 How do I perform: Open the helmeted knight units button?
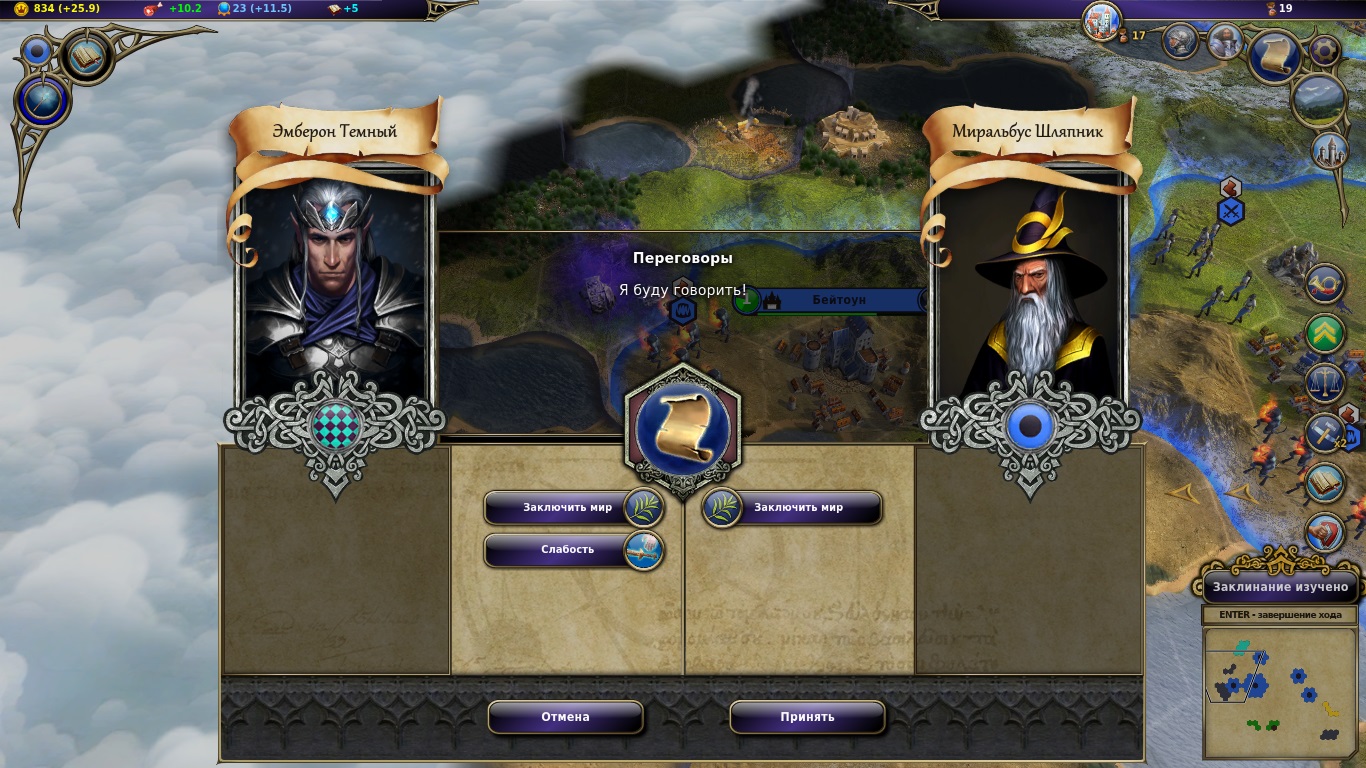(1181, 41)
